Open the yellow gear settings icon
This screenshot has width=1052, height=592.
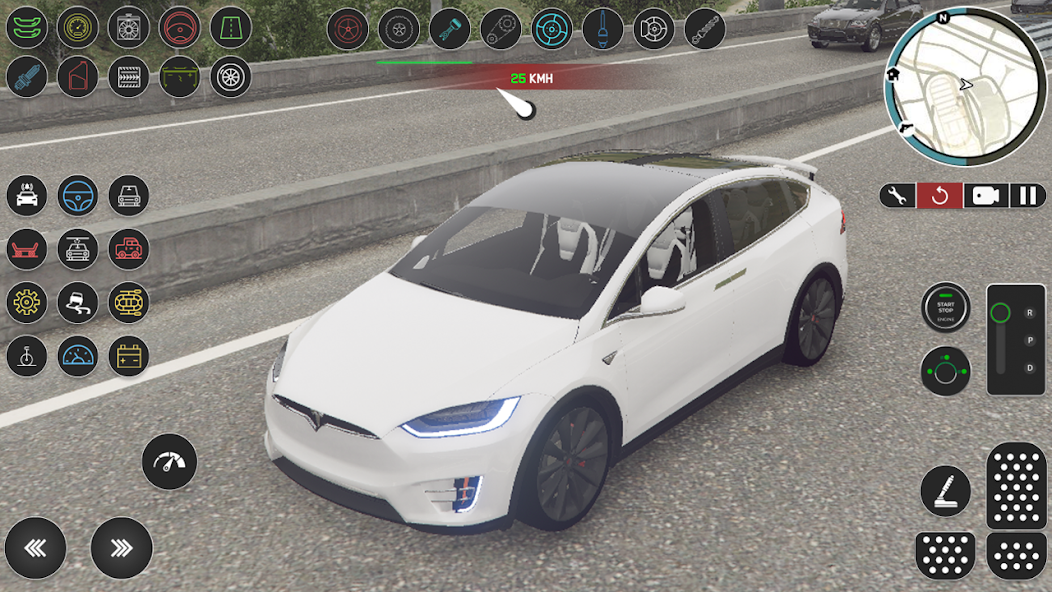[27, 303]
